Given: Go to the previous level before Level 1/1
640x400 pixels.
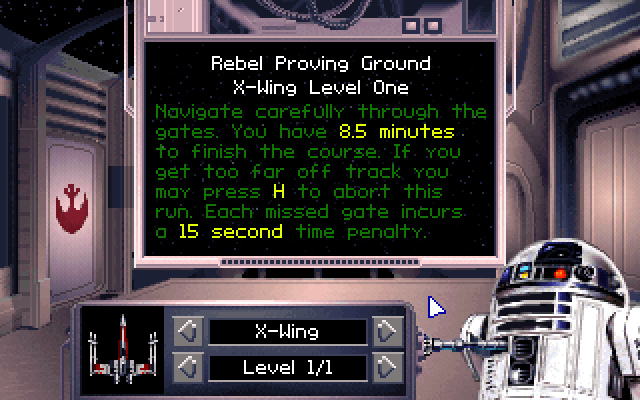Looking at the screenshot, I should tap(189, 367).
